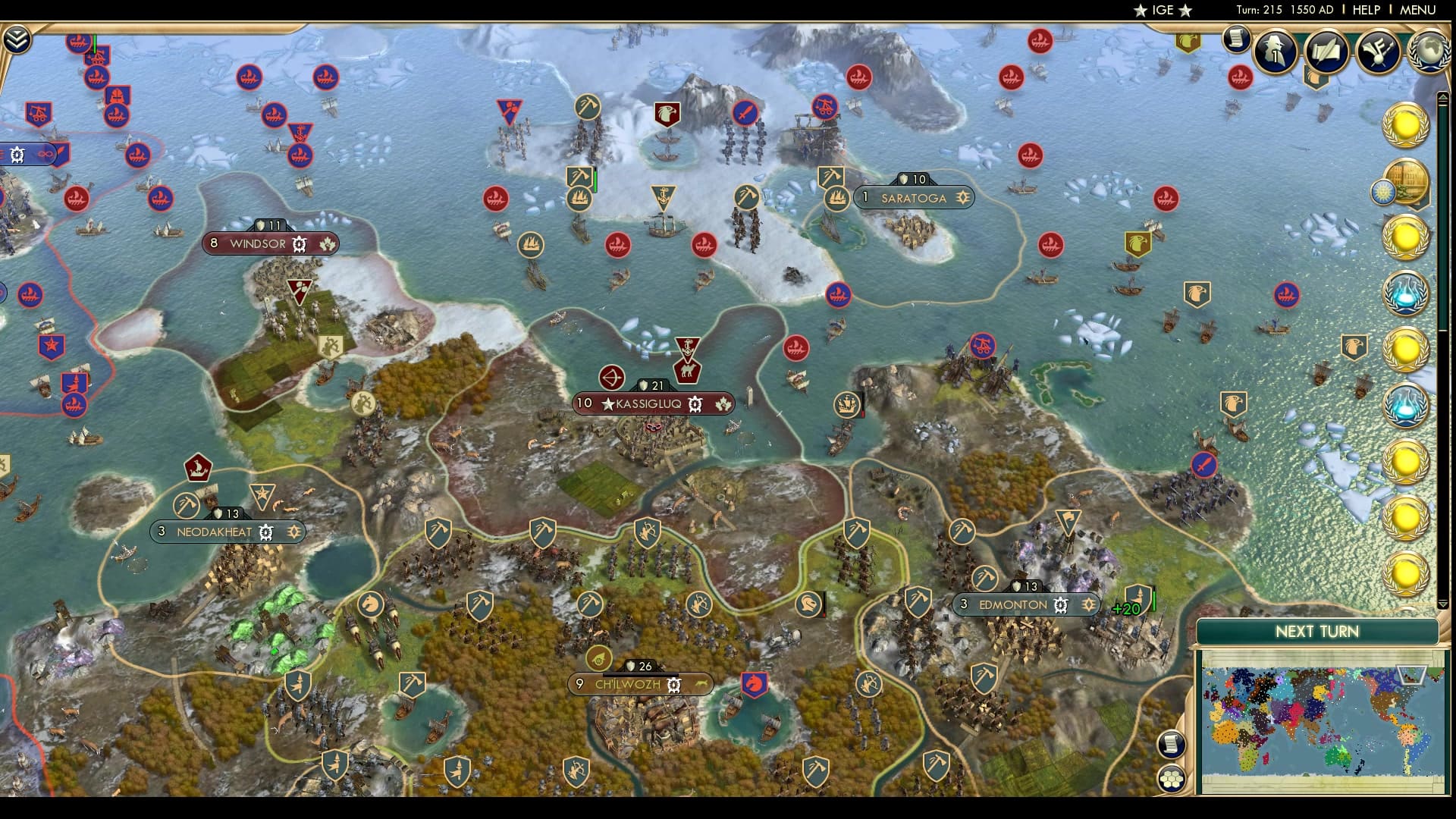Select the archer unit flag above Kassigluq
Screen dimensions: 1456x819
point(611,378)
